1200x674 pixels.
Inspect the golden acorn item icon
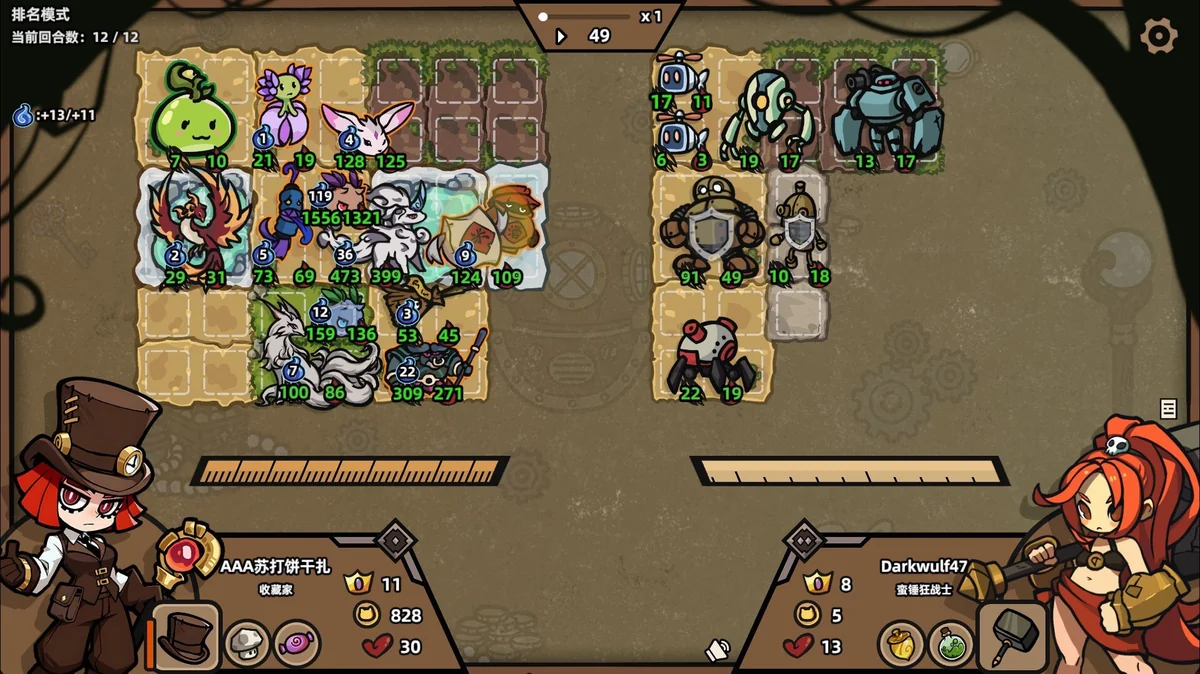[x=900, y=644]
